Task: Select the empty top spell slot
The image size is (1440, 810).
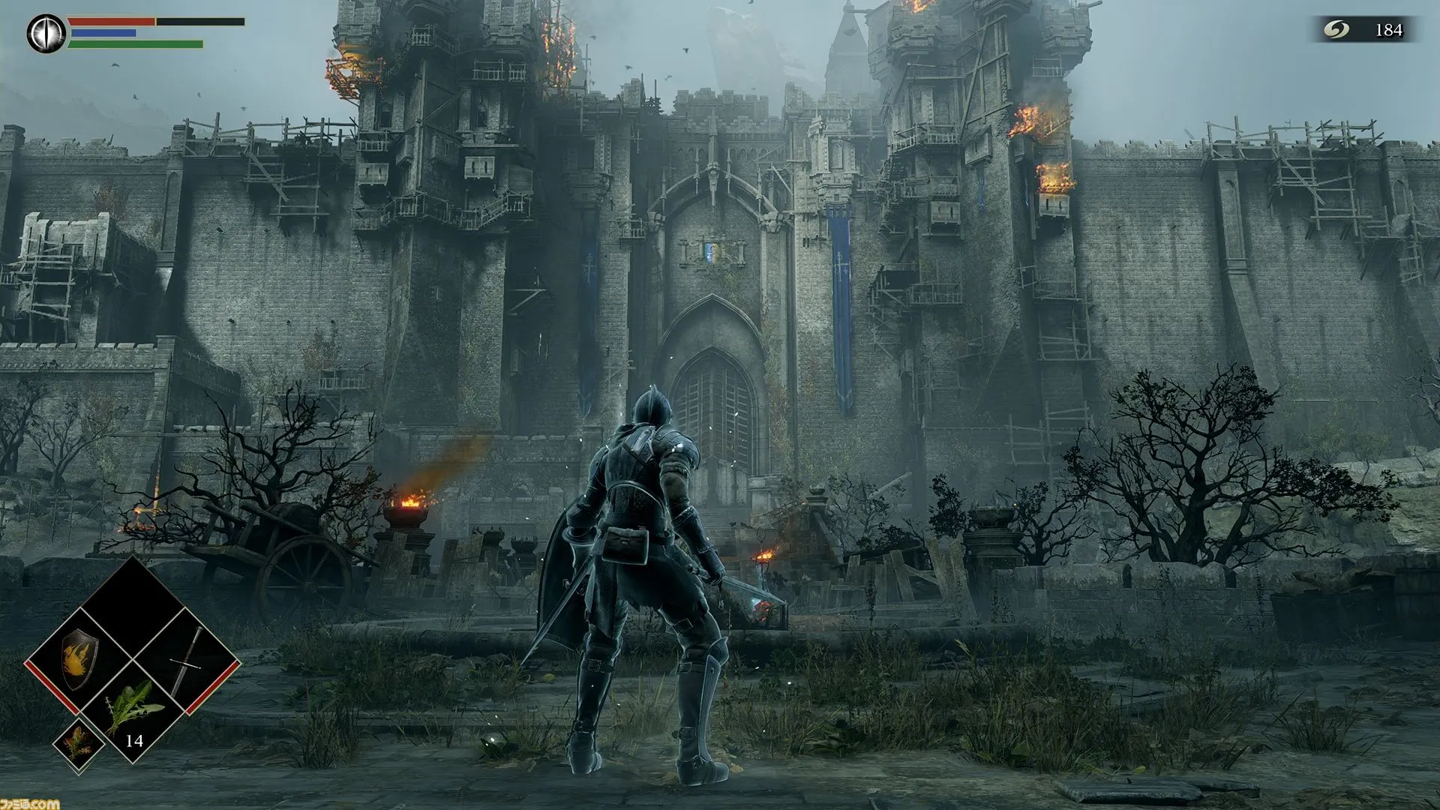Action: [x=132, y=606]
